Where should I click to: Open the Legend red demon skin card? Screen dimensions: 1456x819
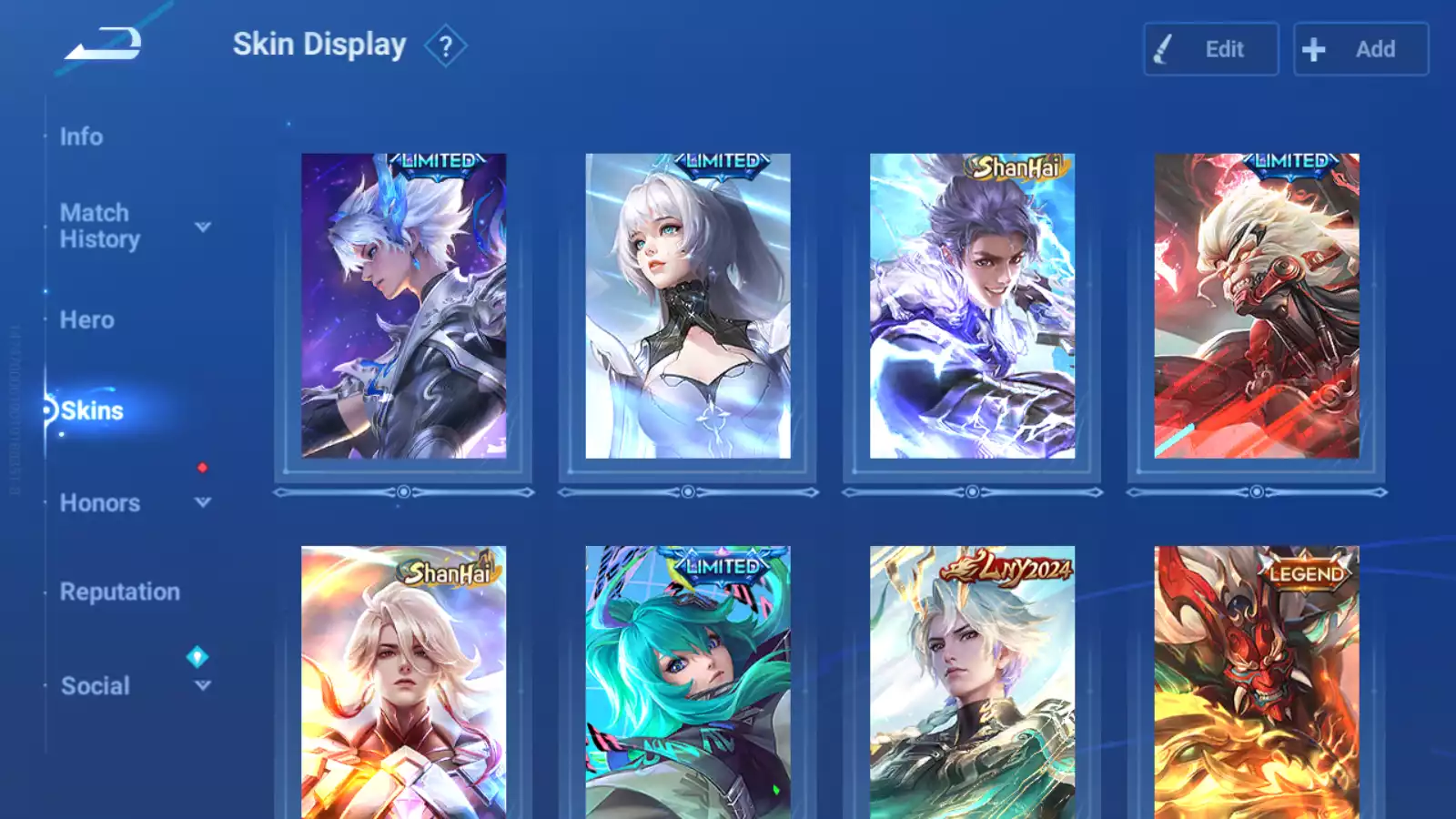tap(1257, 682)
